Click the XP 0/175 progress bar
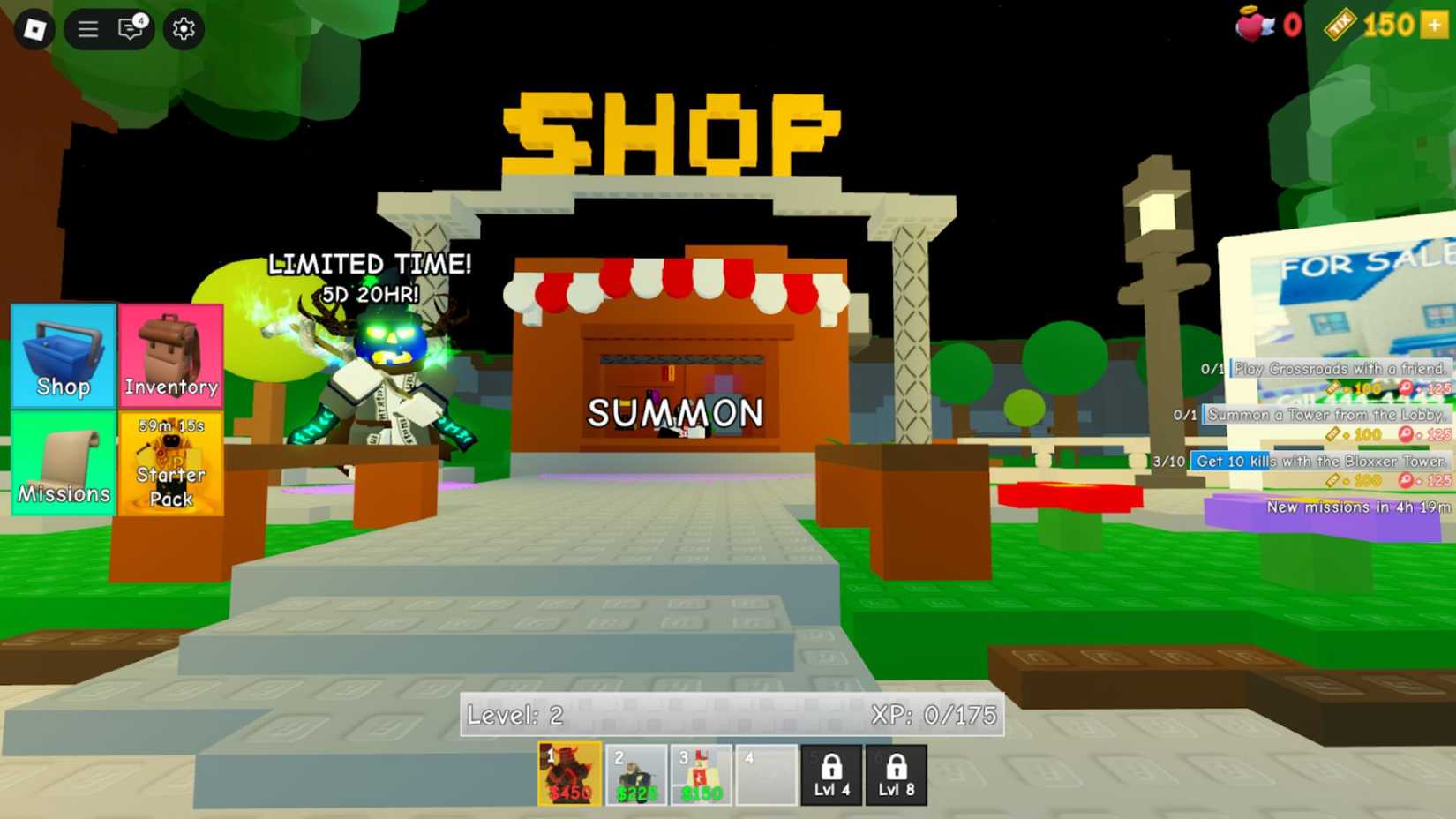This screenshot has width=1456, height=819. (x=935, y=717)
